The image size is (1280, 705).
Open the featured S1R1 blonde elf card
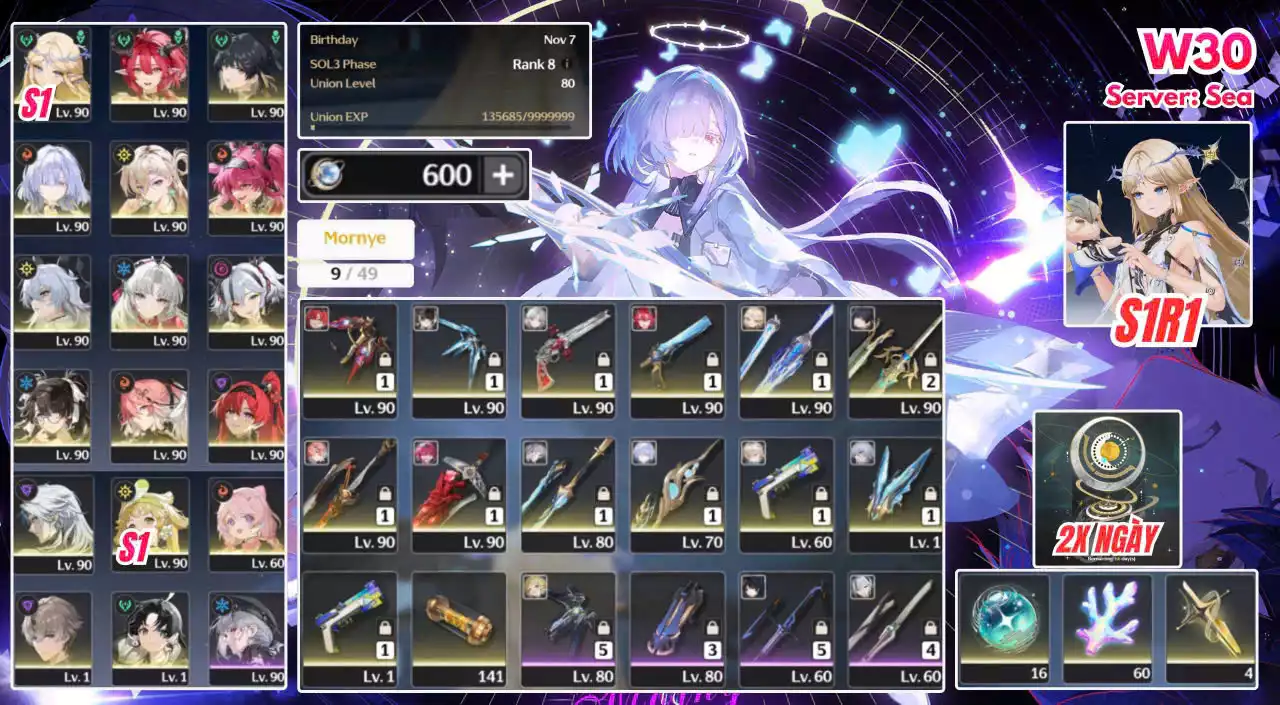1157,225
